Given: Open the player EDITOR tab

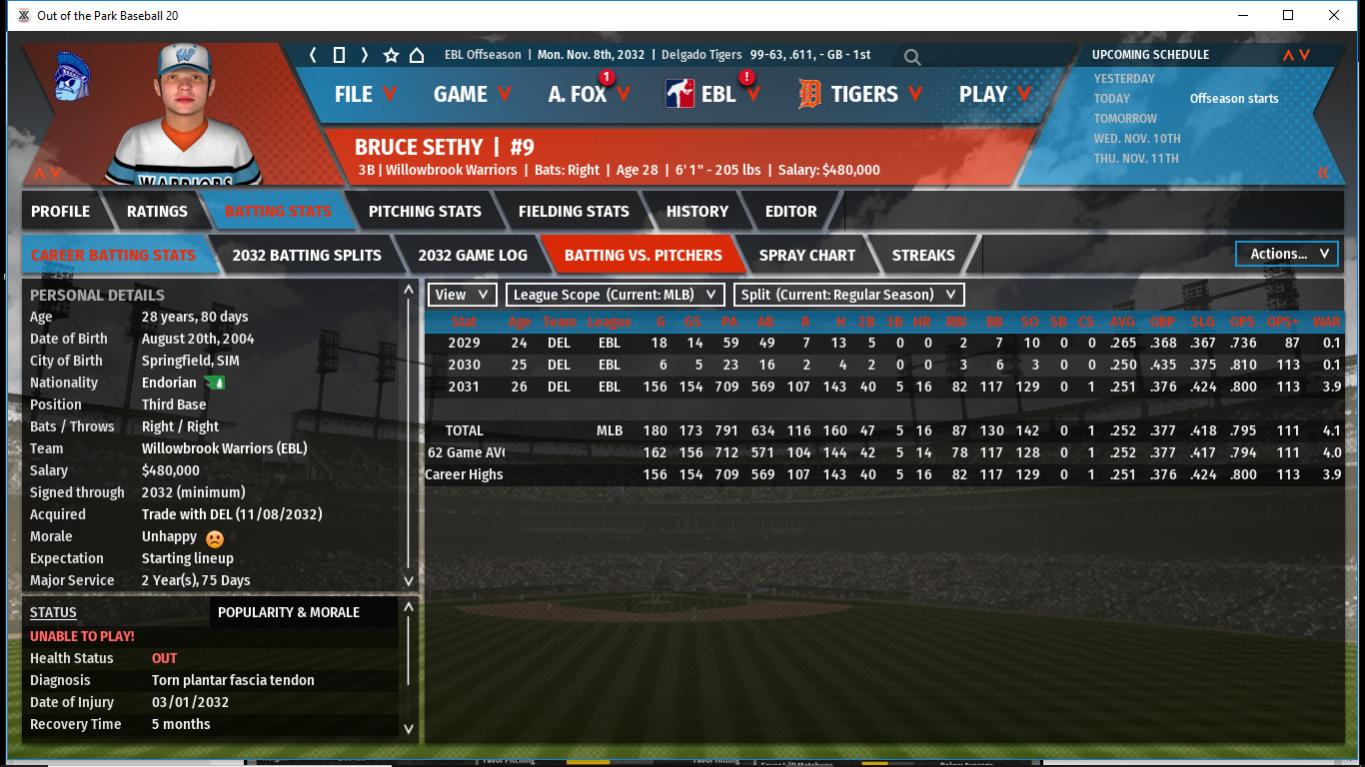Looking at the screenshot, I should 791,211.
